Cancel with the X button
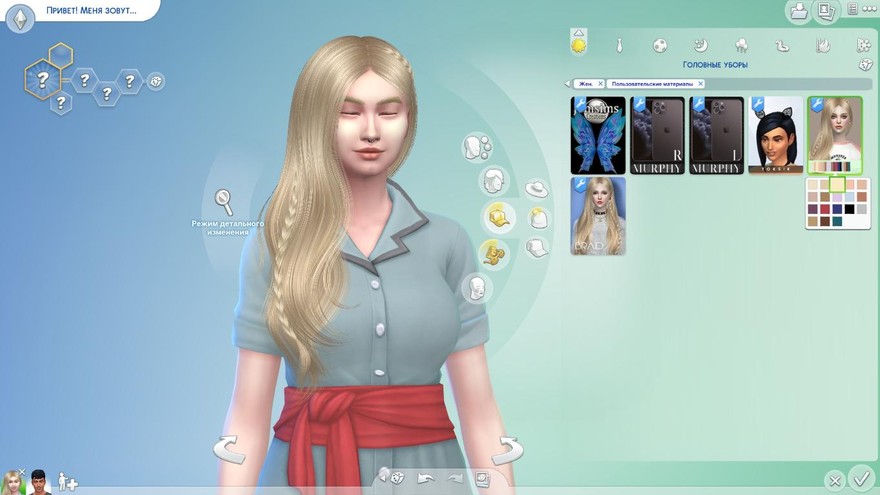This screenshot has width=880, height=495. click(x=834, y=480)
